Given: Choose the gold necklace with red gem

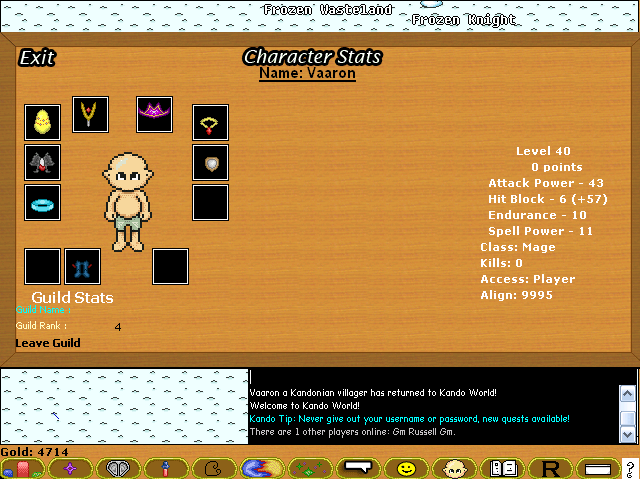Looking at the screenshot, I should [x=210, y=123].
